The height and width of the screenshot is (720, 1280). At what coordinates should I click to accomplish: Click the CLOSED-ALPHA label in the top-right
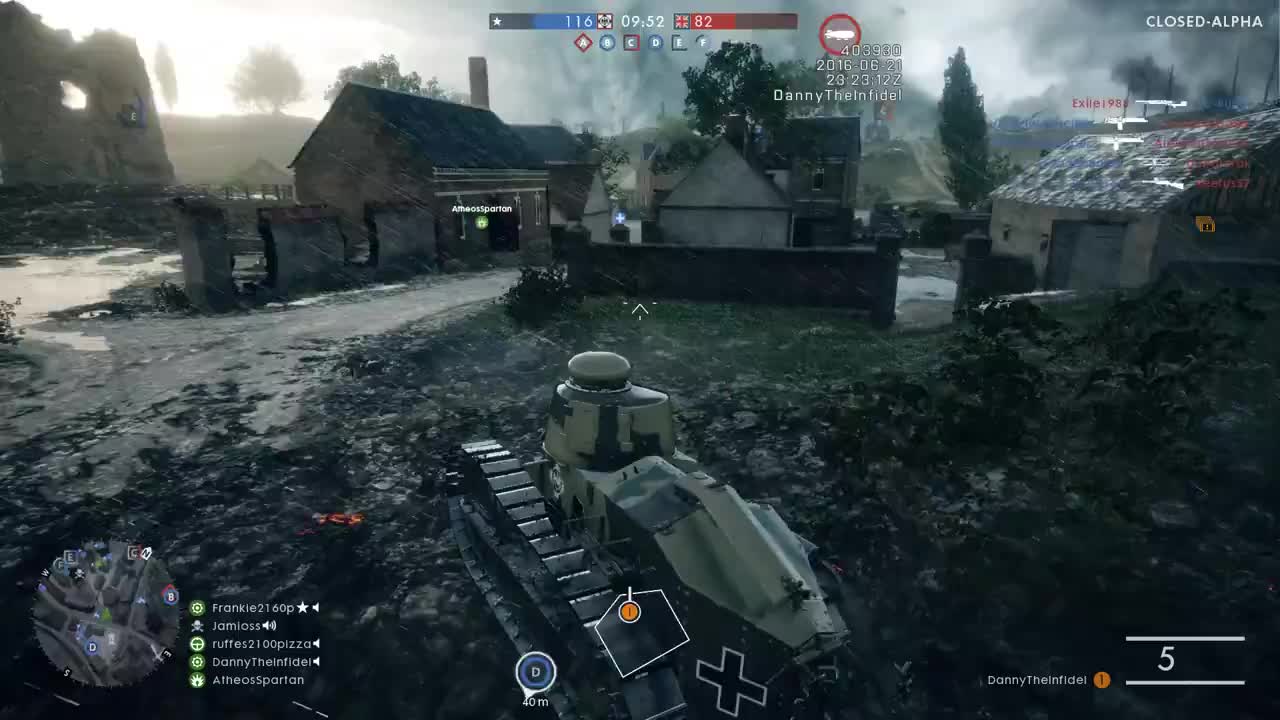pos(1203,21)
